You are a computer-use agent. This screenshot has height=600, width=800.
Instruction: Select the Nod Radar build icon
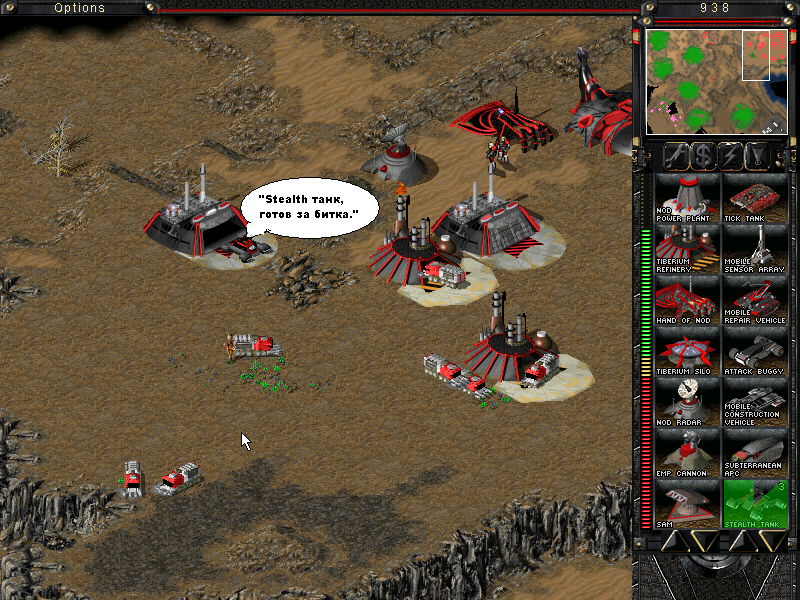pyautogui.click(x=686, y=400)
